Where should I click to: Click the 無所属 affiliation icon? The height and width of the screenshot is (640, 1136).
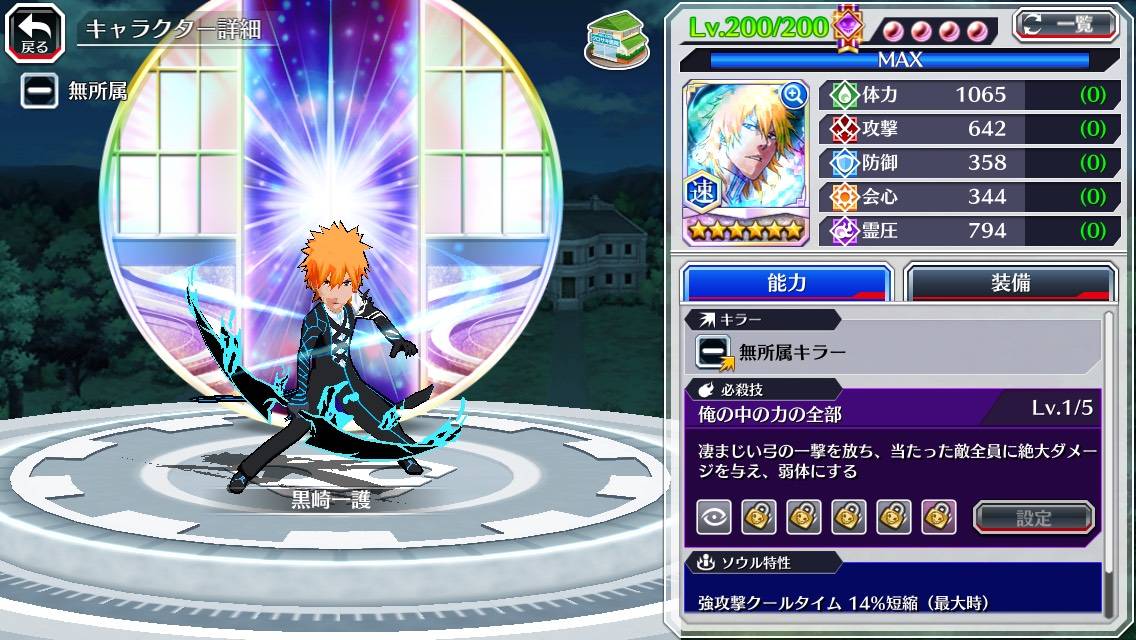pos(39,91)
